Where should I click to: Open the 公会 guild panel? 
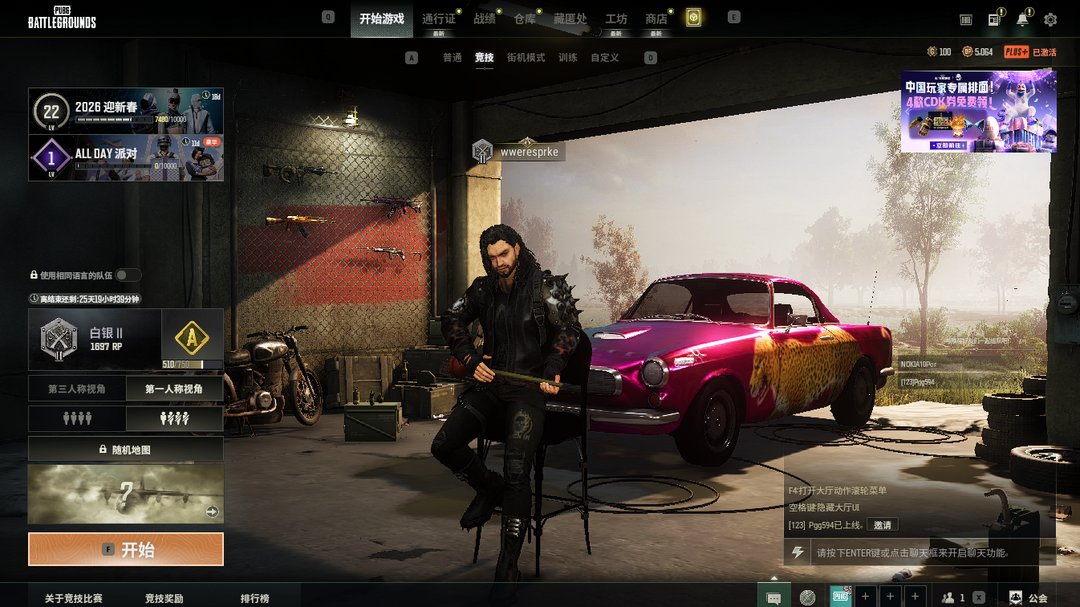point(1028,598)
